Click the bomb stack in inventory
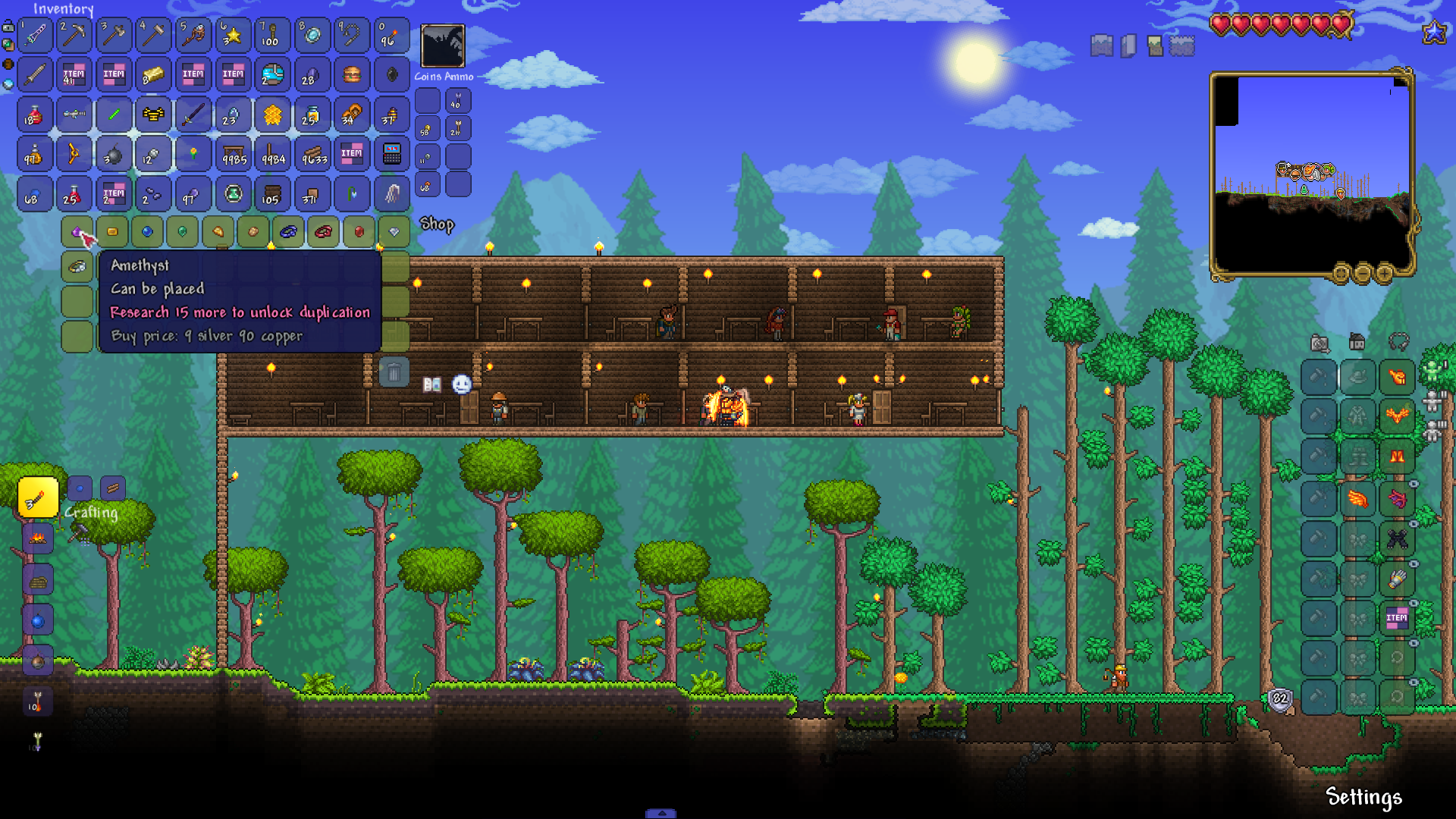 click(114, 155)
